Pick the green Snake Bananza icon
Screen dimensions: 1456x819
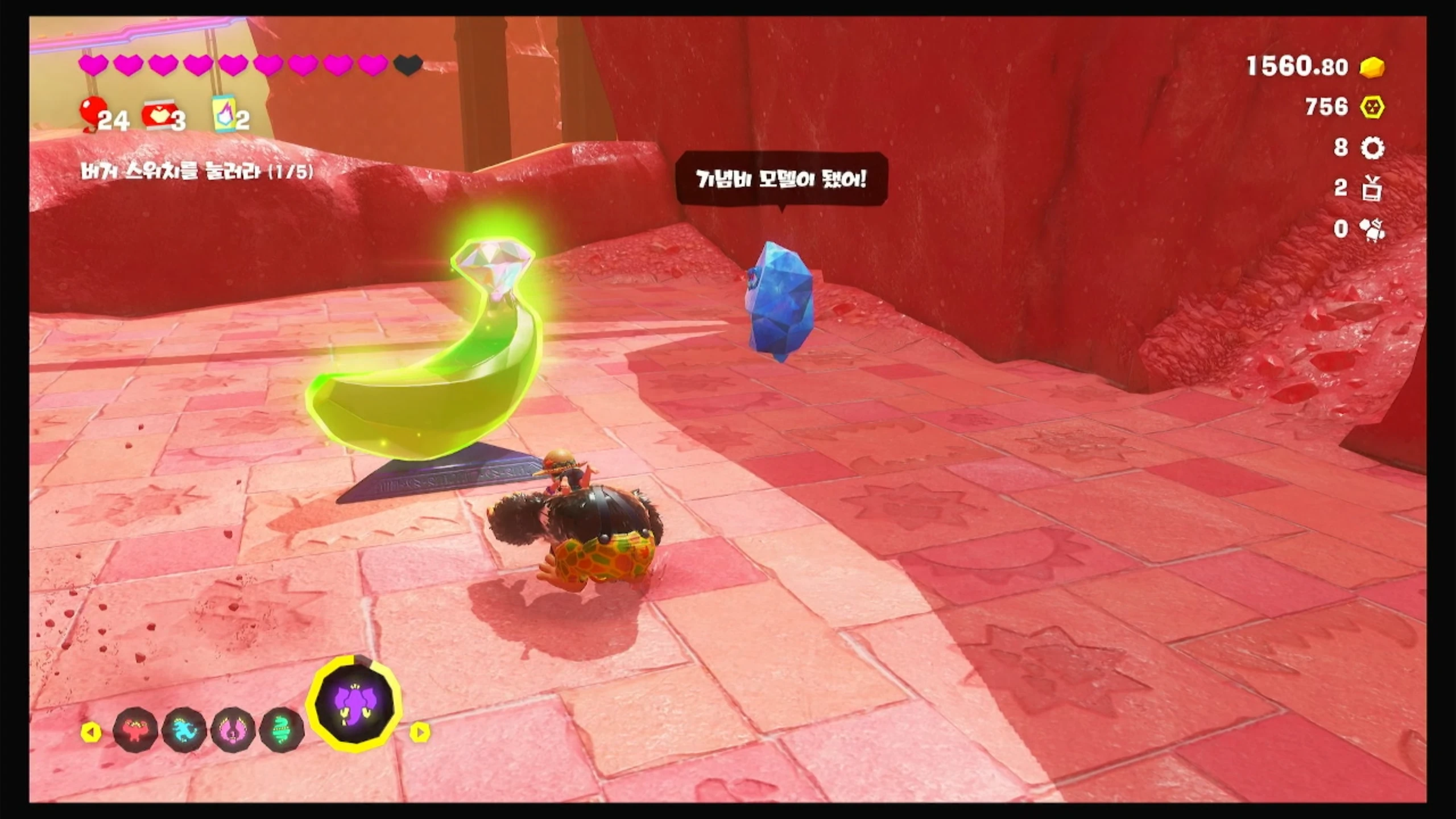281,730
